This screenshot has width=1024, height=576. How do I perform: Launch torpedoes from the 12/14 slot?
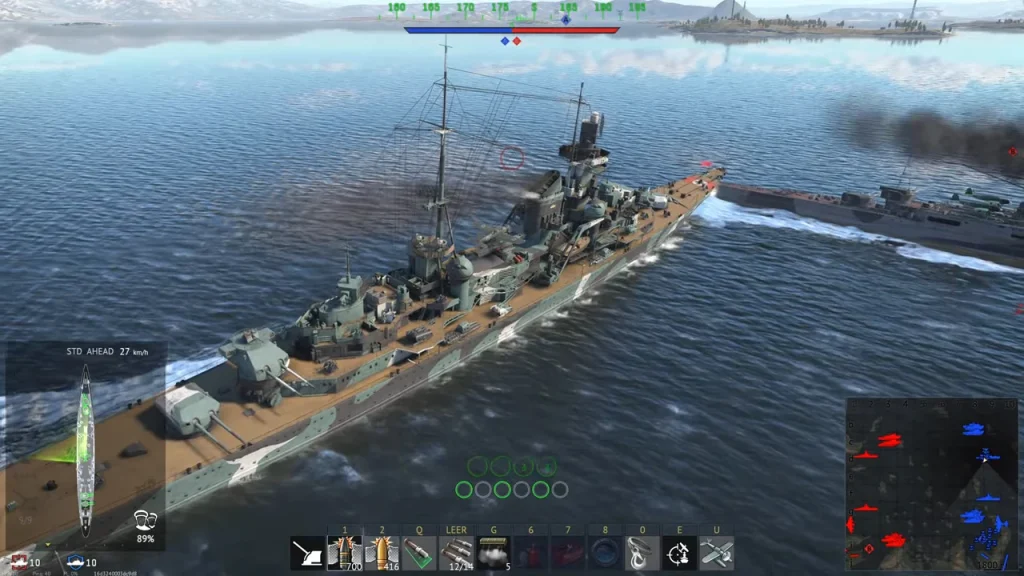click(x=456, y=553)
